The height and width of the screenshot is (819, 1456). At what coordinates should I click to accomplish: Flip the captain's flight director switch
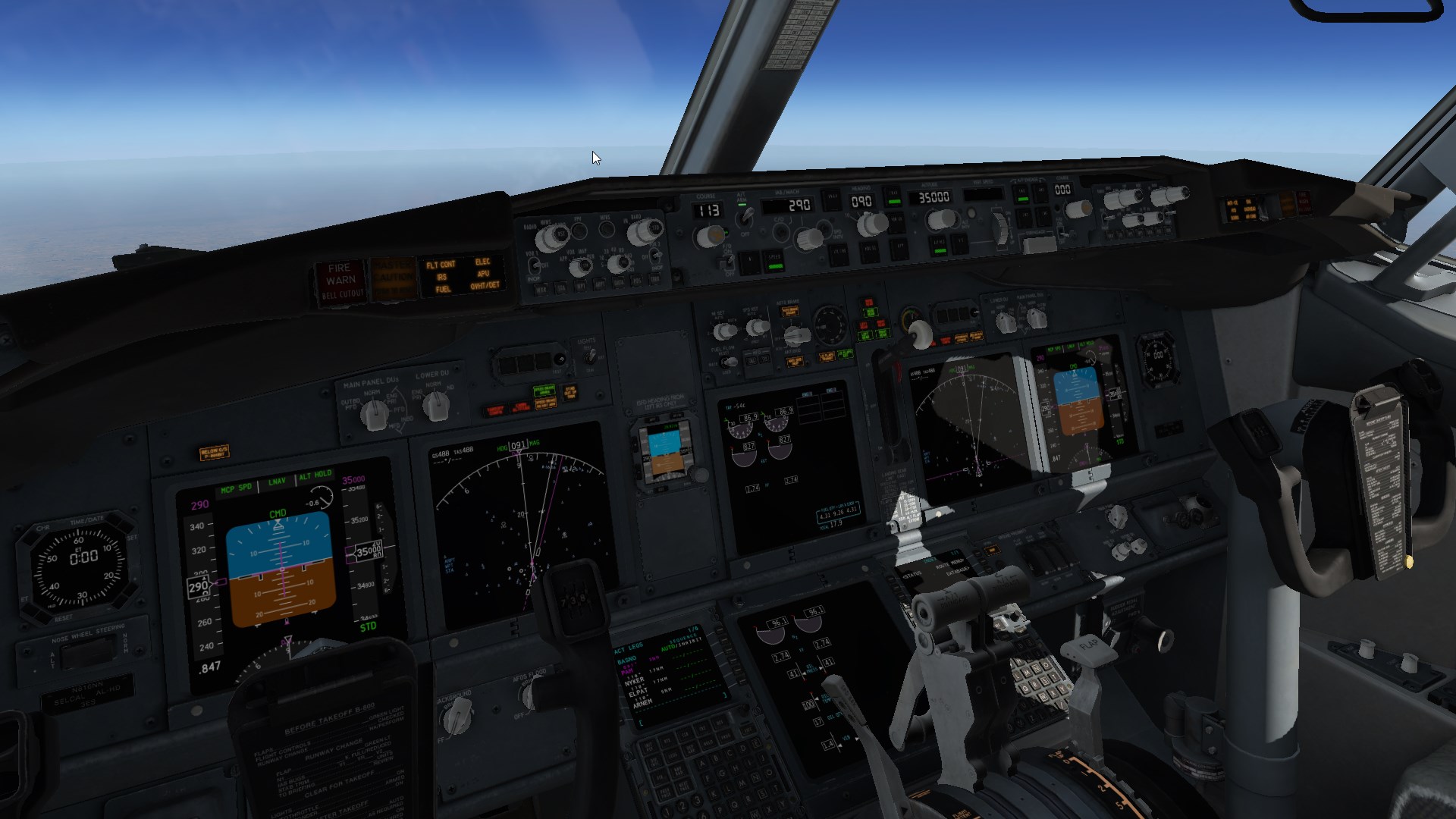pos(728,262)
